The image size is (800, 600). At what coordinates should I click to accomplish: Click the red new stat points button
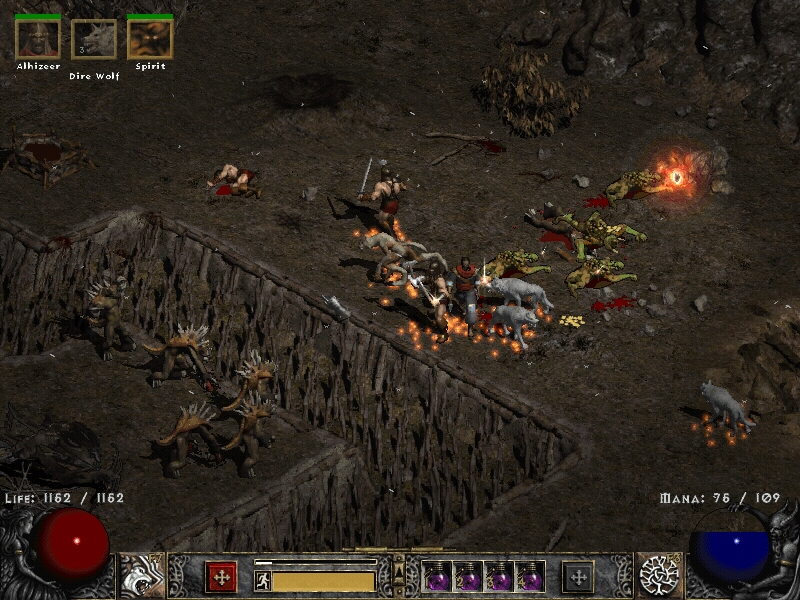coord(221,577)
